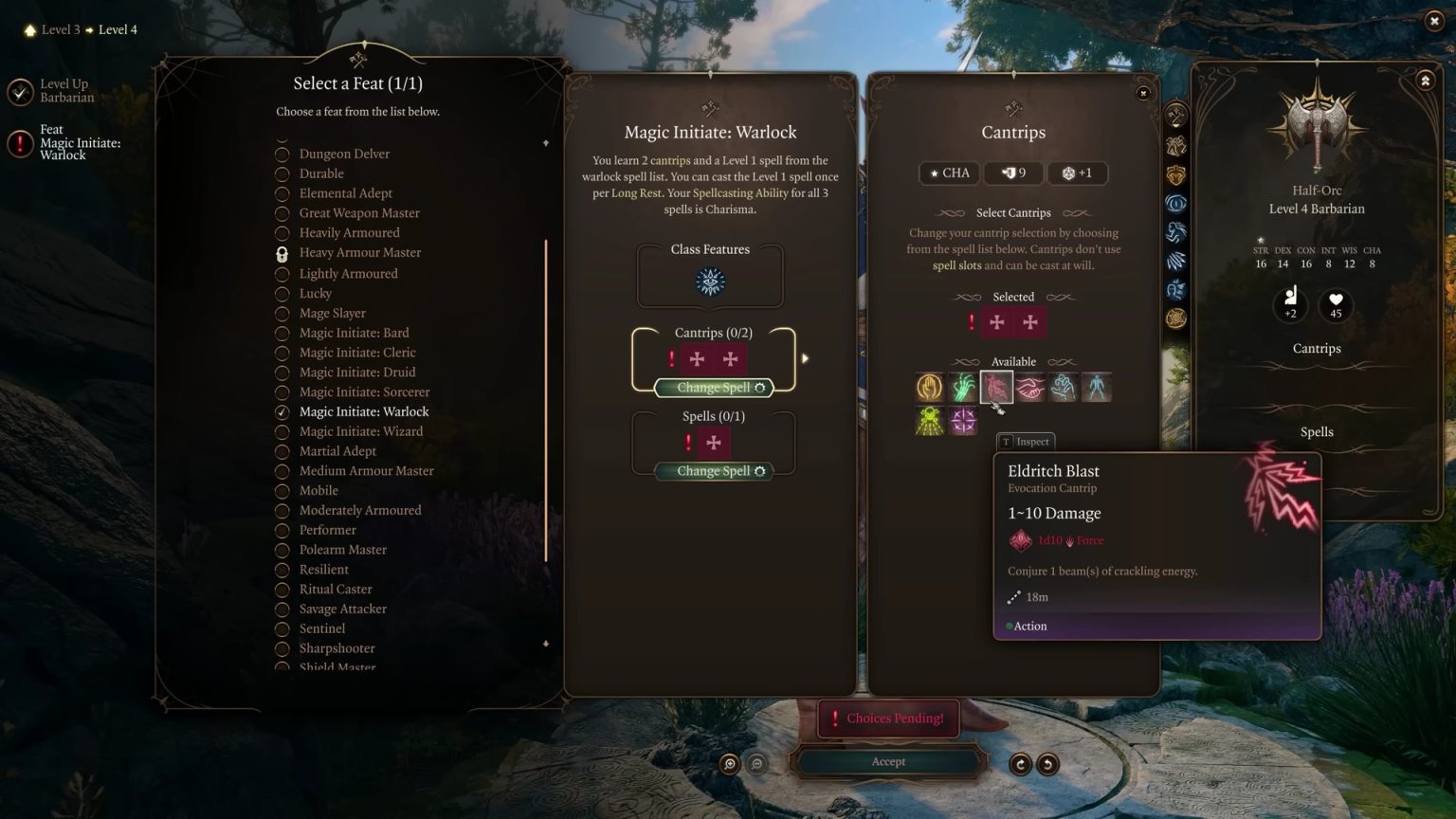Select the Friends handshake cantrip icon
The width and height of the screenshot is (1456, 819).
point(1029,387)
